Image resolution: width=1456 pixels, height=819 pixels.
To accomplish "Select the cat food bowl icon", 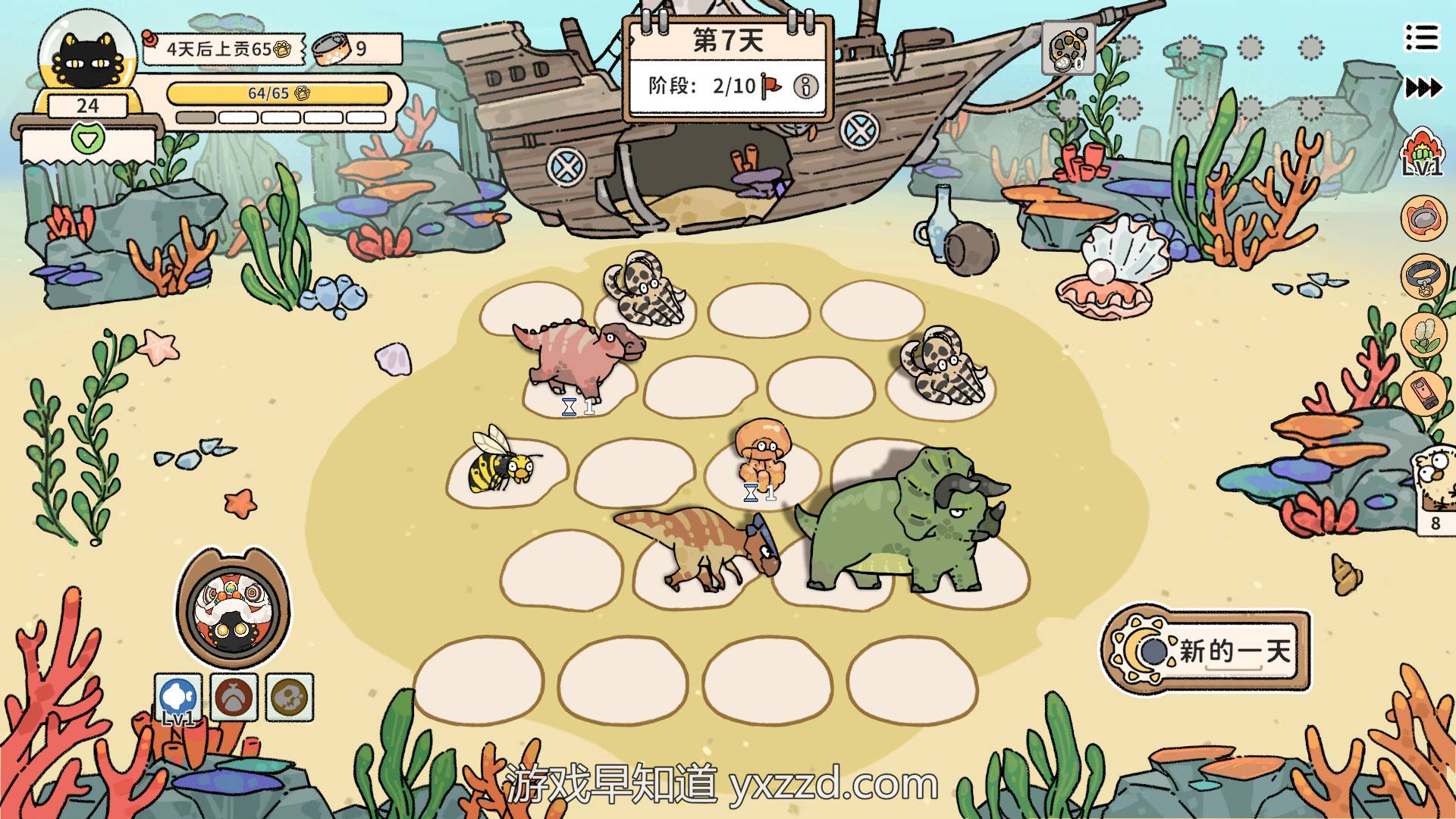I will coord(1422,218).
